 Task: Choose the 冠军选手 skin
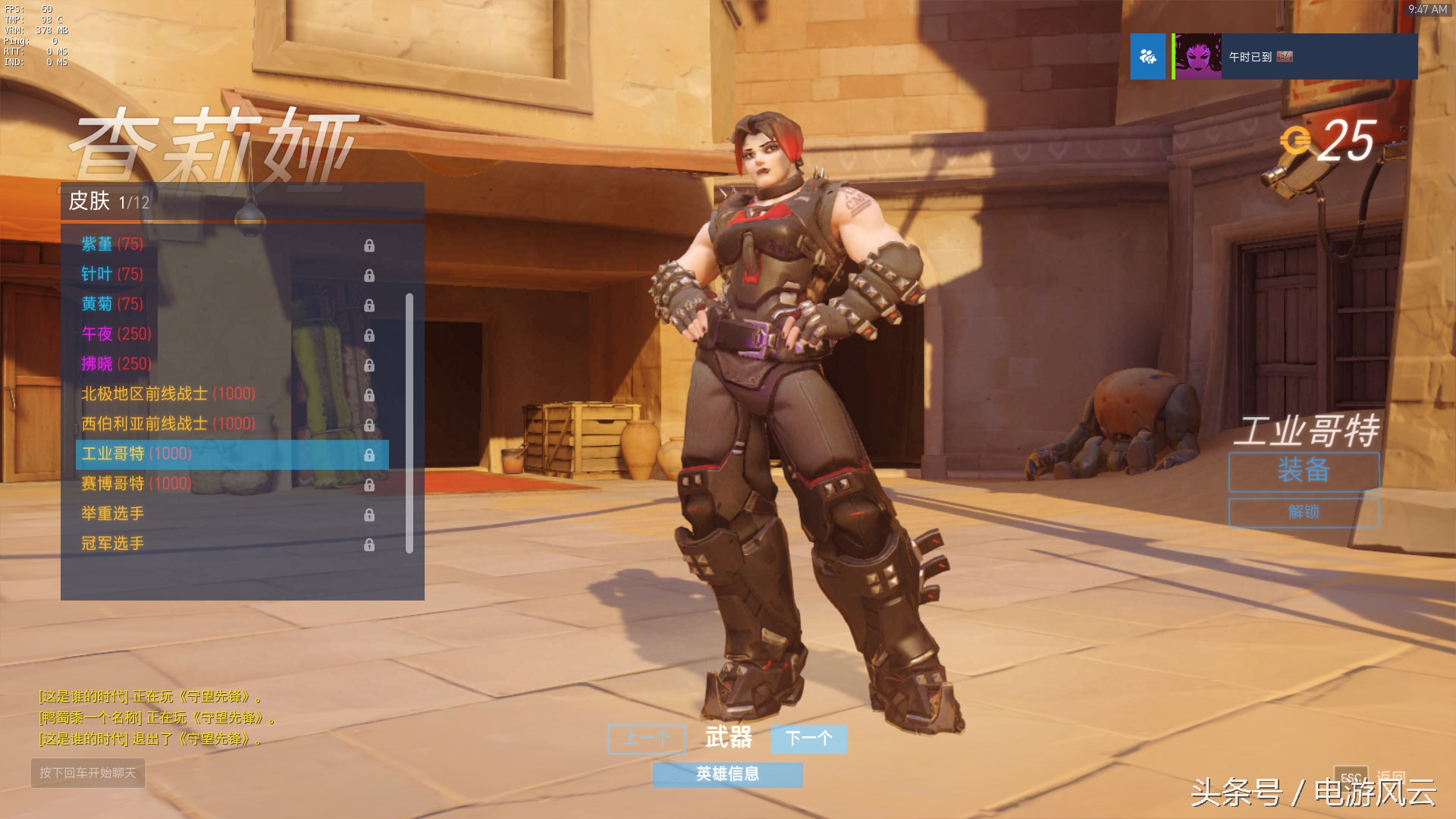click(112, 544)
